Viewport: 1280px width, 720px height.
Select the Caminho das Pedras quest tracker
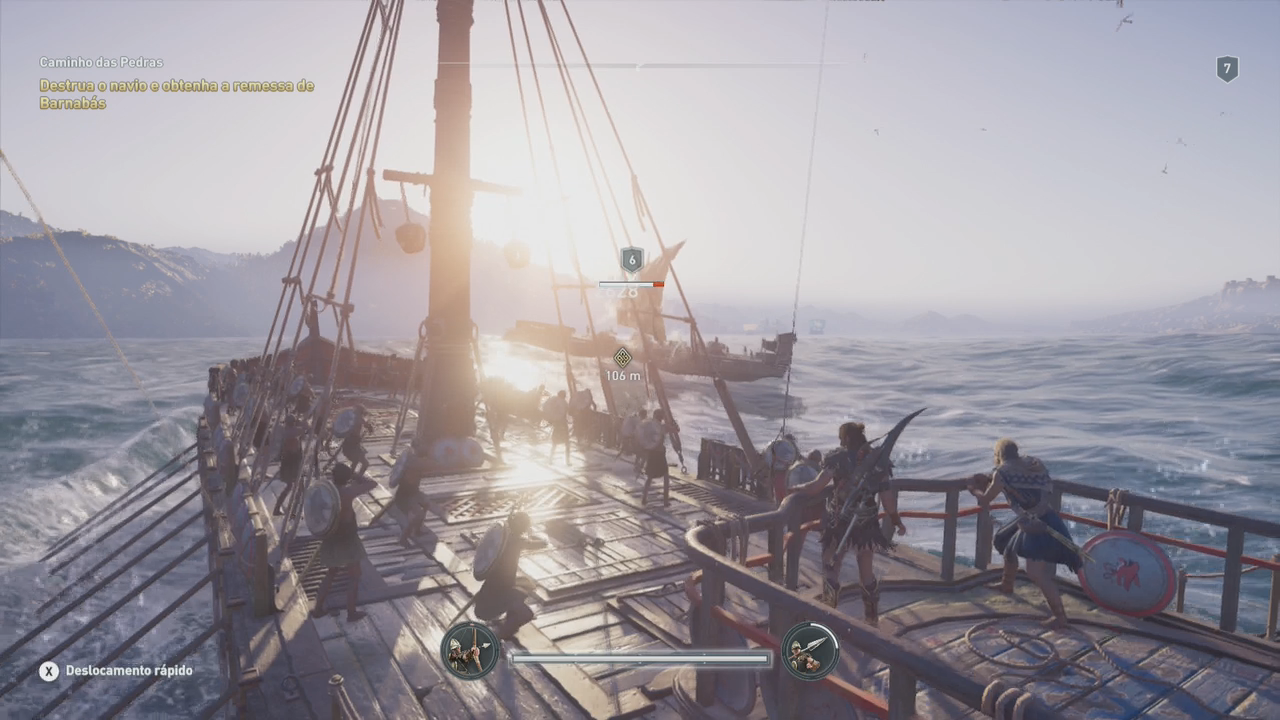click(101, 62)
